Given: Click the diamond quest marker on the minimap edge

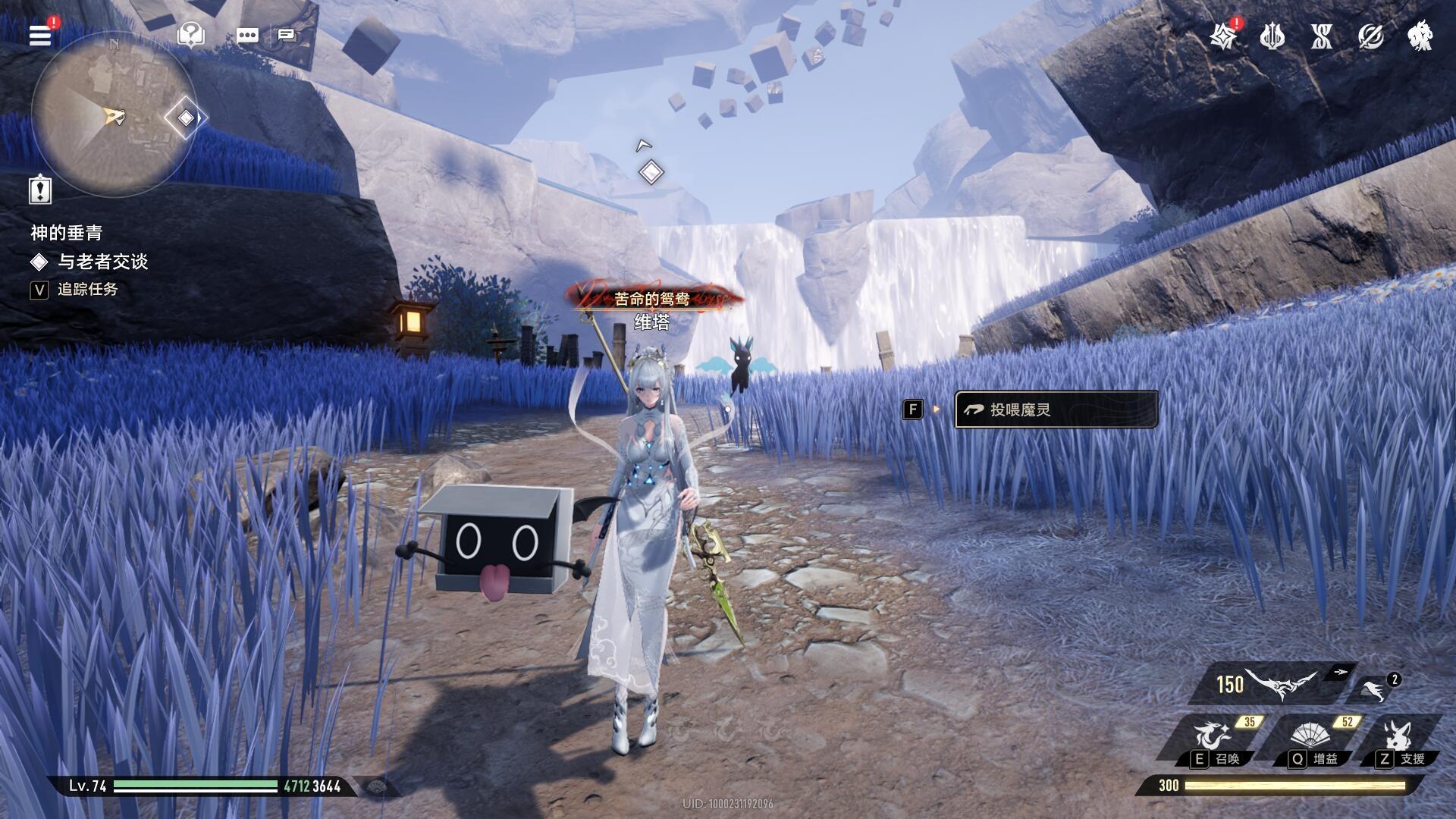Looking at the screenshot, I should point(185,118).
